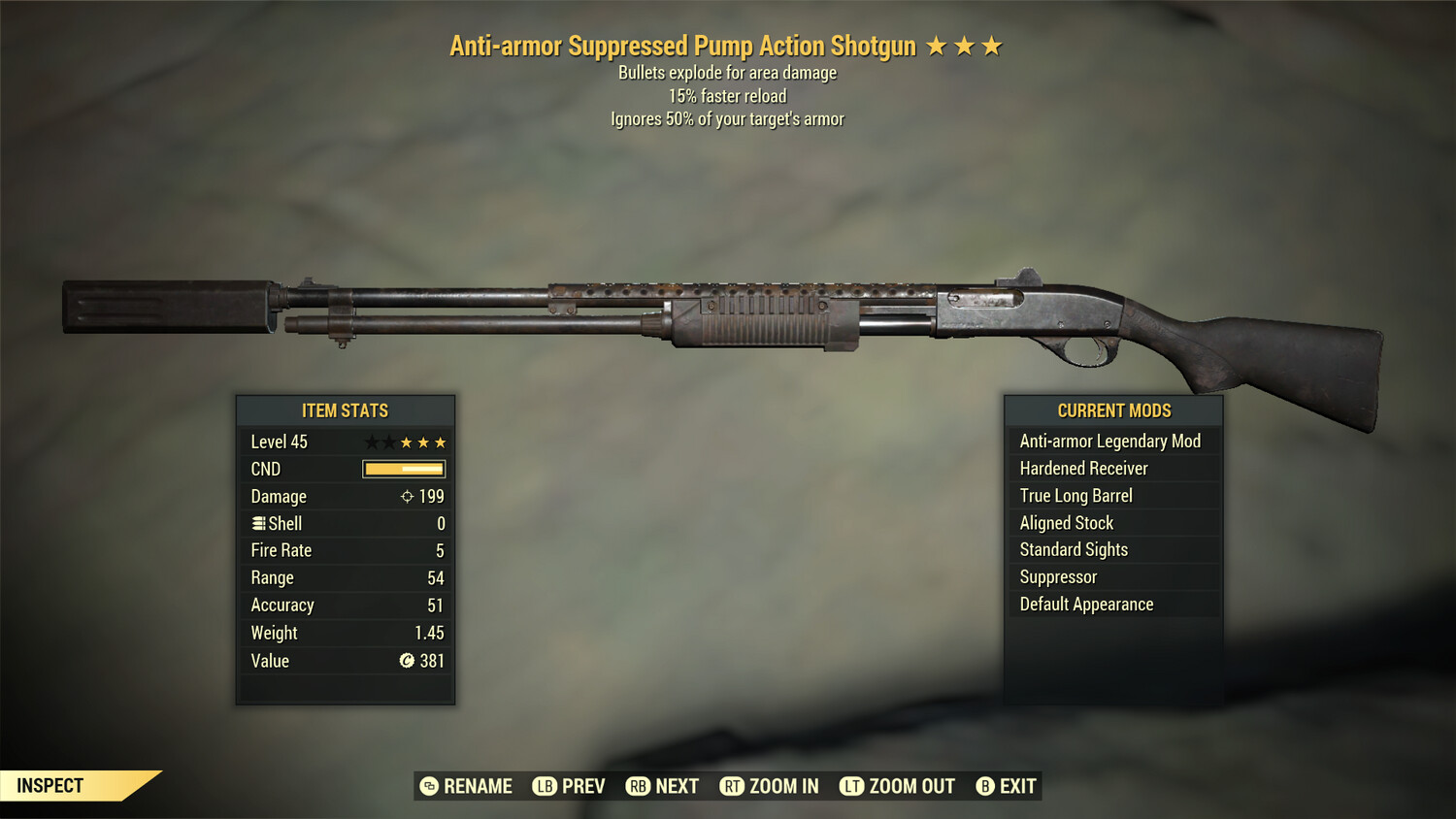The image size is (1456, 819).
Task: Click the CND condition bar
Action: tap(401, 469)
